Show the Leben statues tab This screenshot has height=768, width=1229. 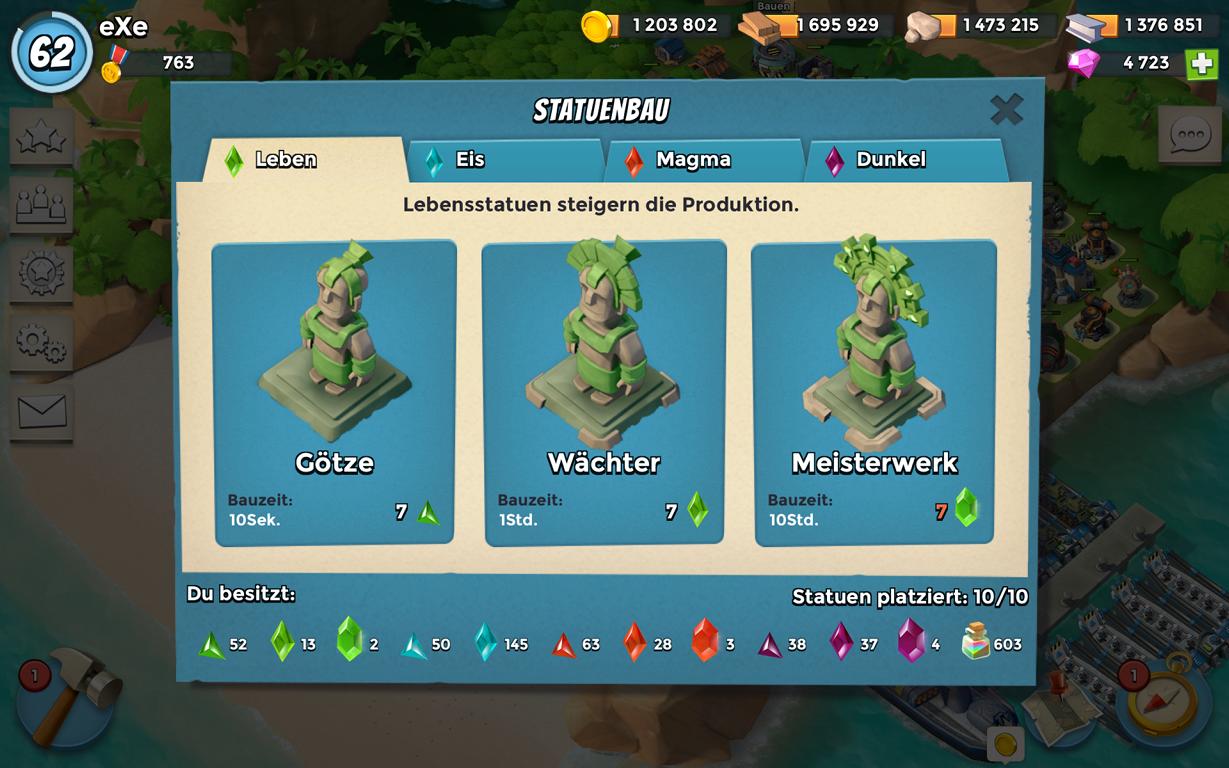point(304,160)
